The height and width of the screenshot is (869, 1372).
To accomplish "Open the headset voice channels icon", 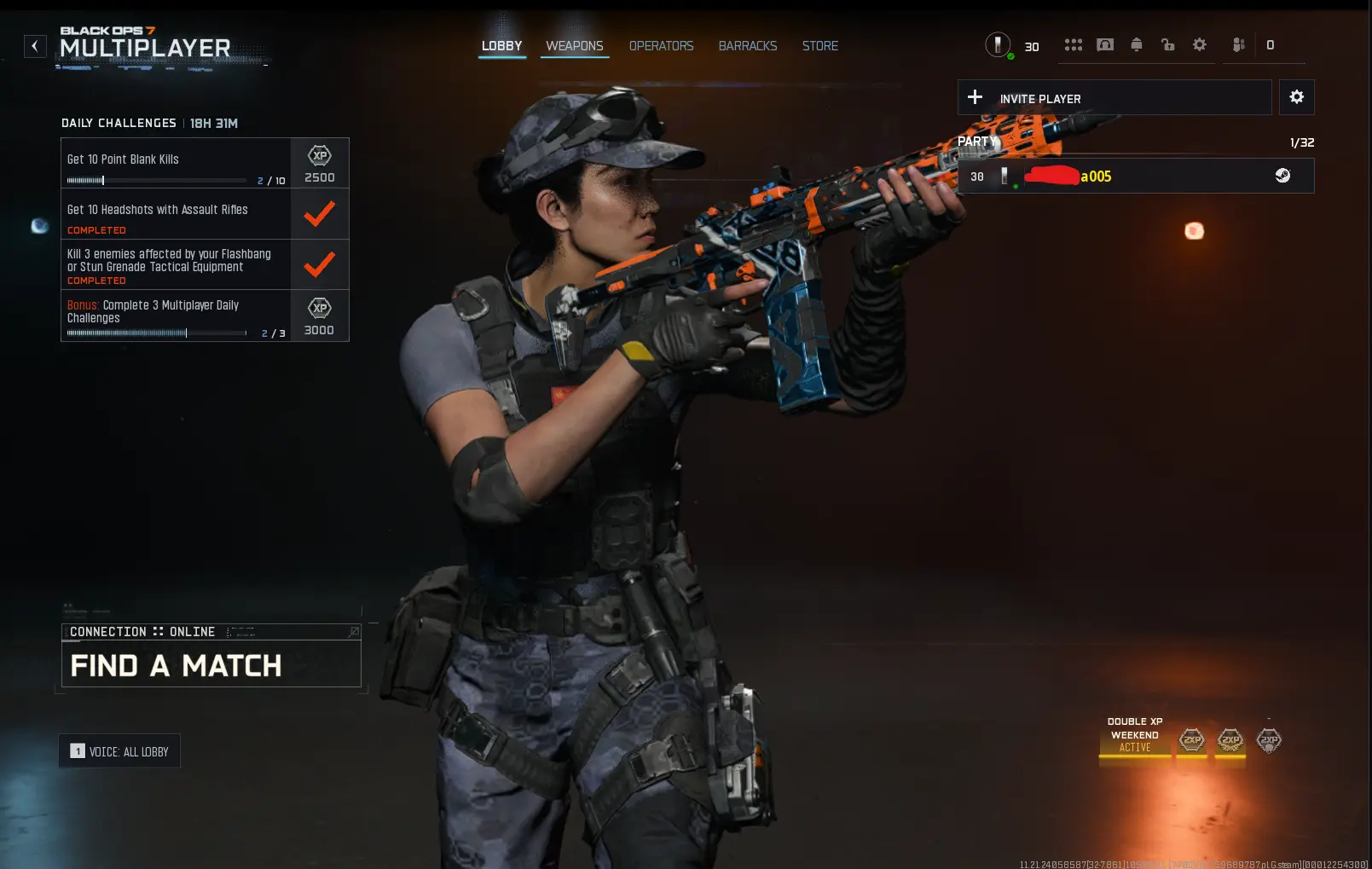I will (x=1105, y=45).
